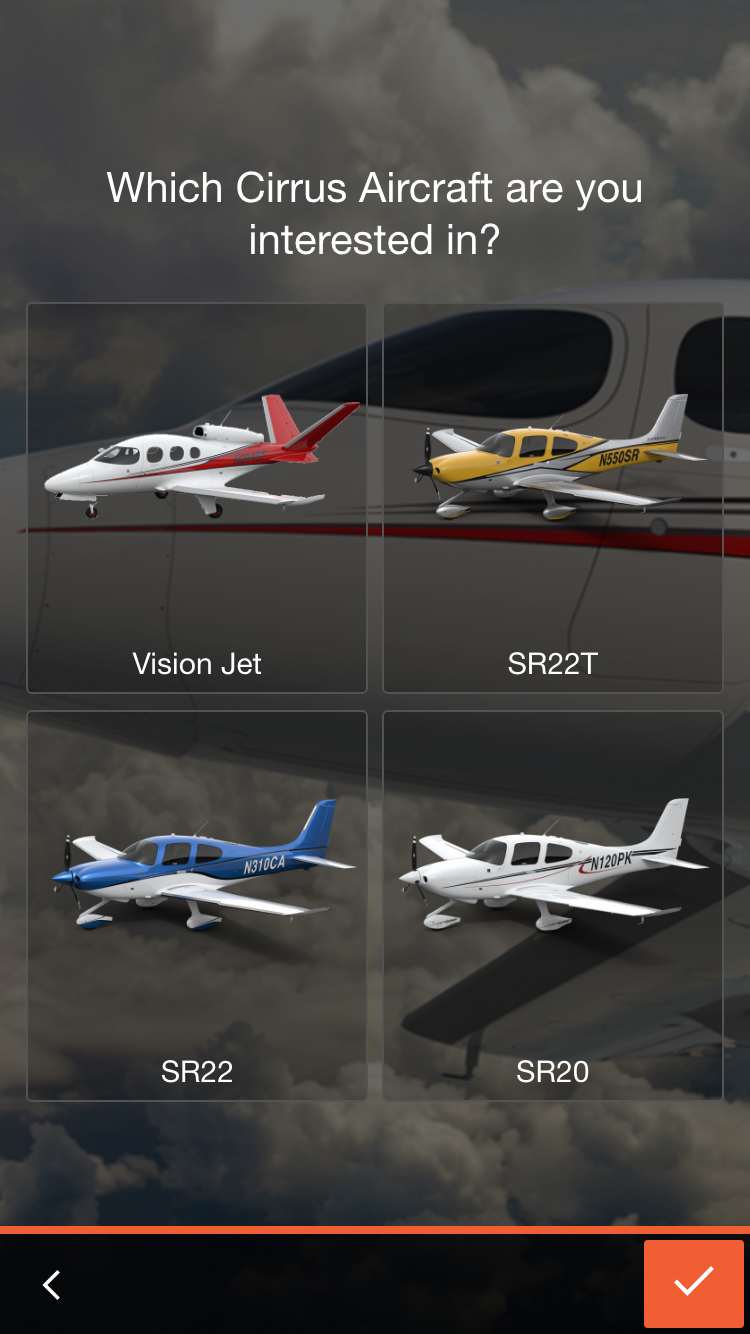Viewport: 750px width, 1334px height.
Task: Choose the yellow SR22T aircraft tile
Action: pyautogui.click(x=553, y=498)
